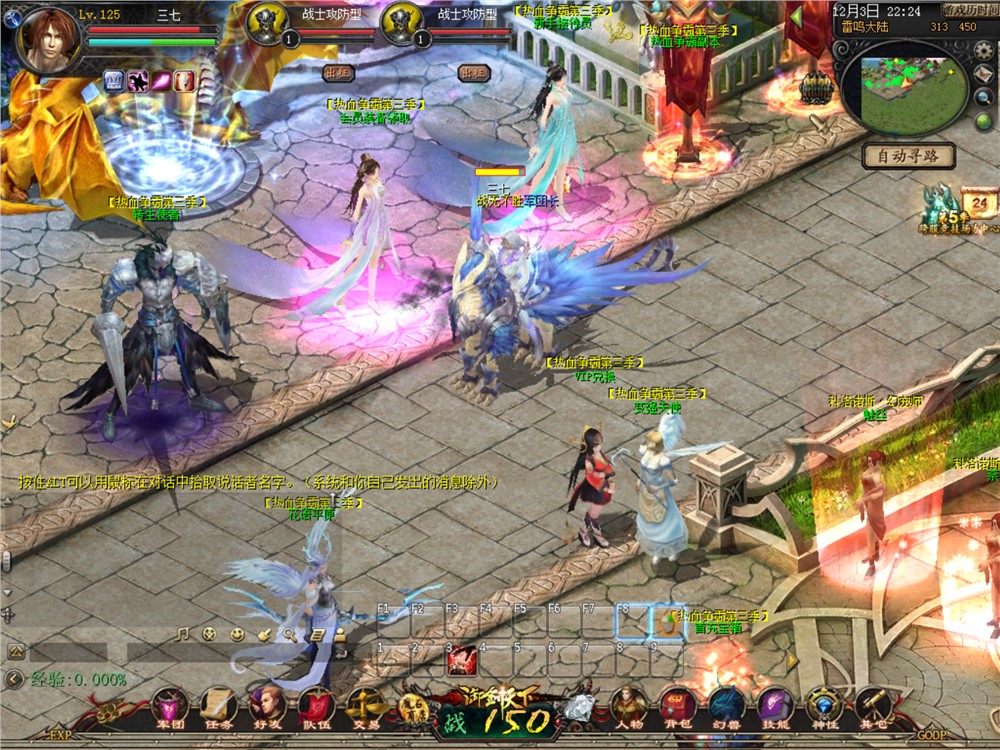
Task: Activate the red skill in hotbar slot 3
Action: 461,660
